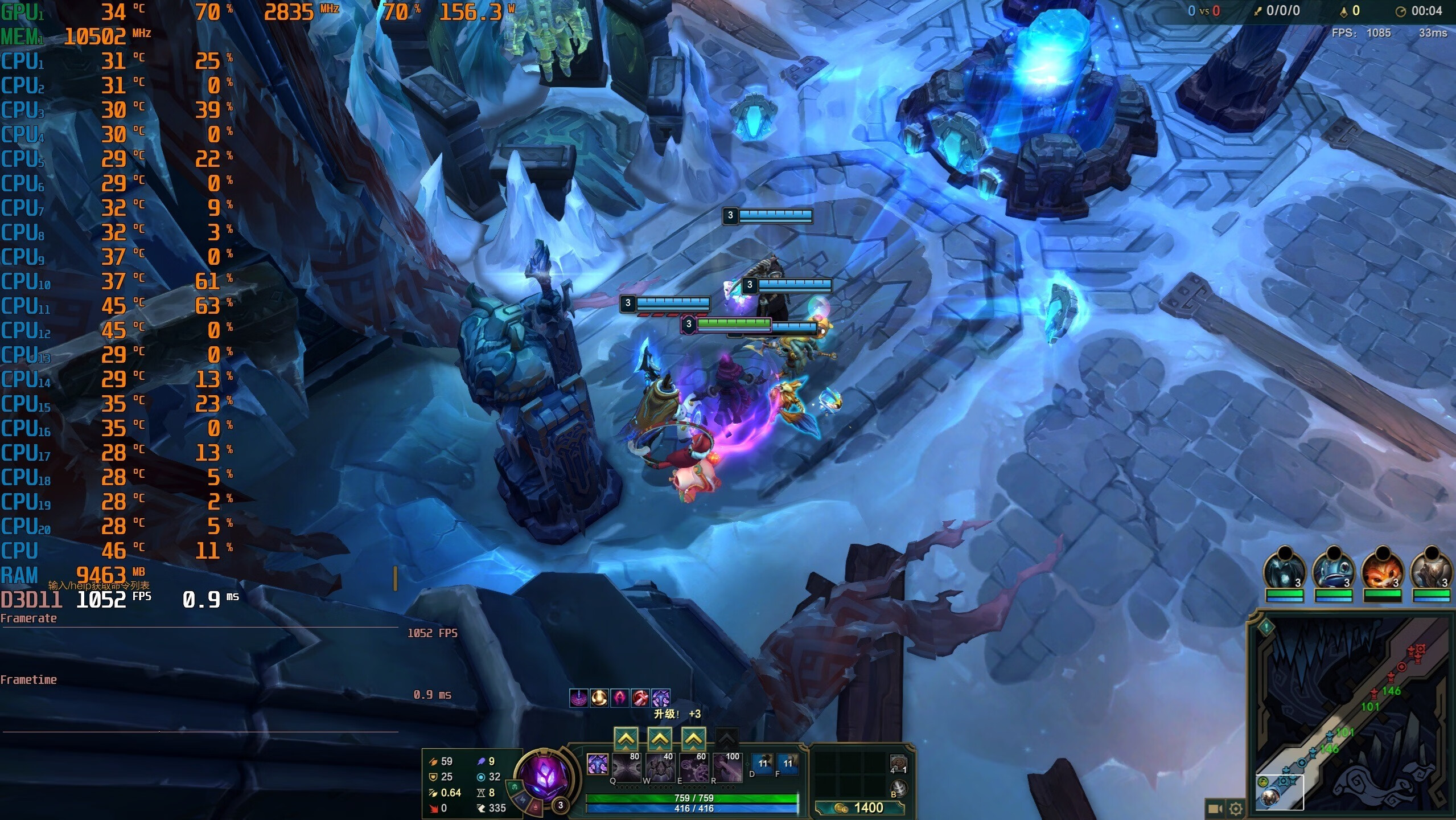Activate the W ability icon
Image resolution: width=1456 pixels, height=820 pixels.
pos(659,768)
